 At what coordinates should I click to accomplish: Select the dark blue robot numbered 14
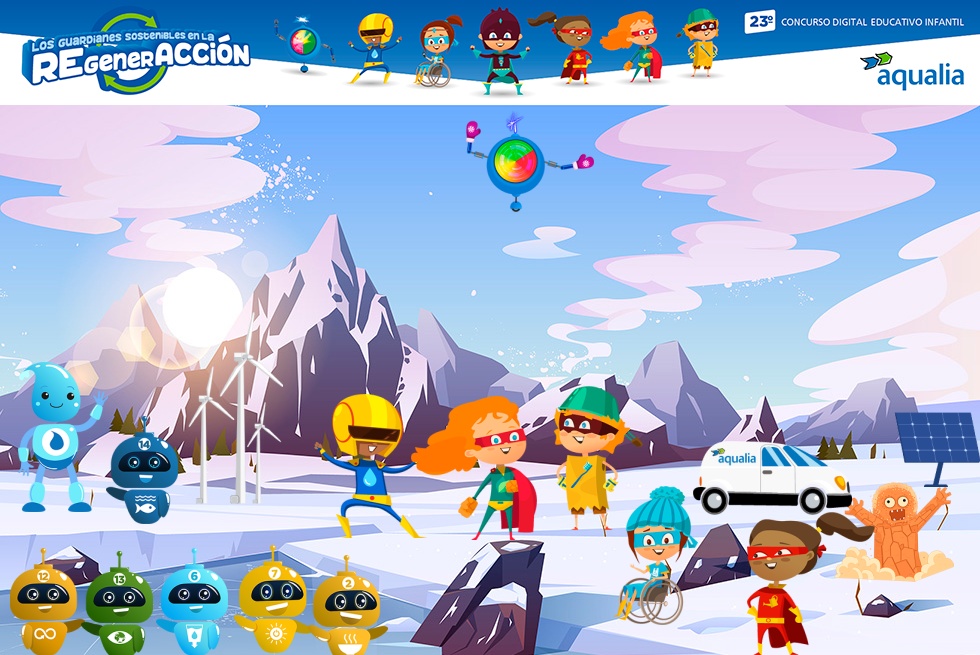point(144,477)
